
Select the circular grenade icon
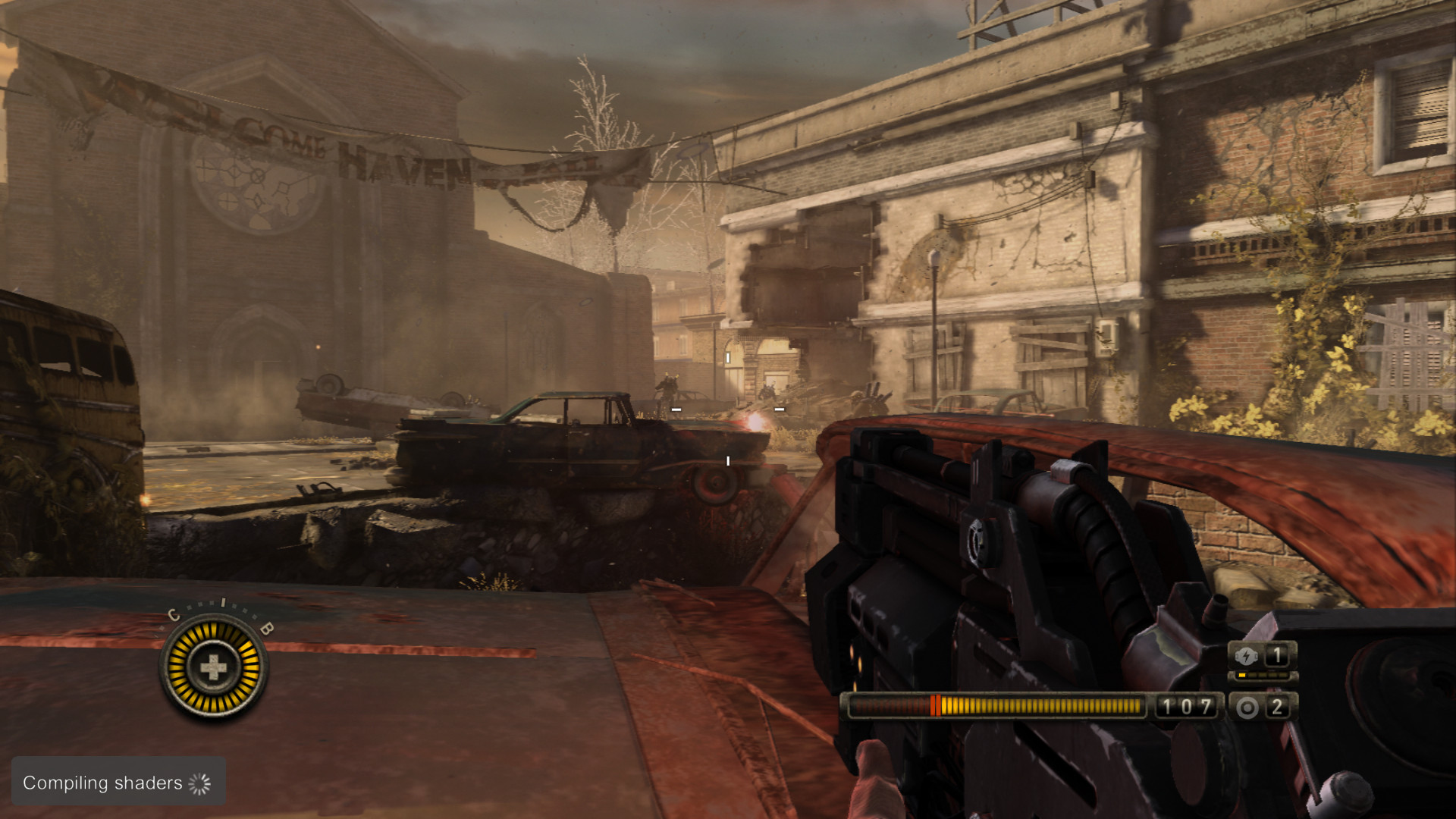point(1247,708)
